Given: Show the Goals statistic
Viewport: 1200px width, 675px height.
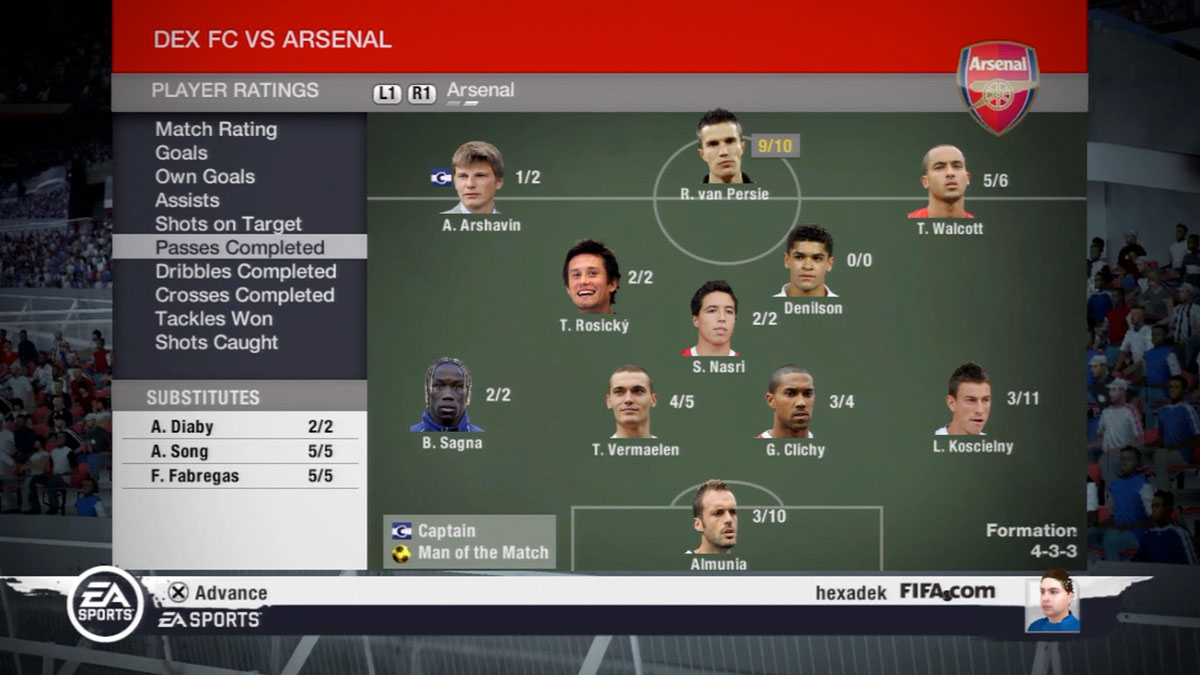Looking at the screenshot, I should click(x=182, y=153).
